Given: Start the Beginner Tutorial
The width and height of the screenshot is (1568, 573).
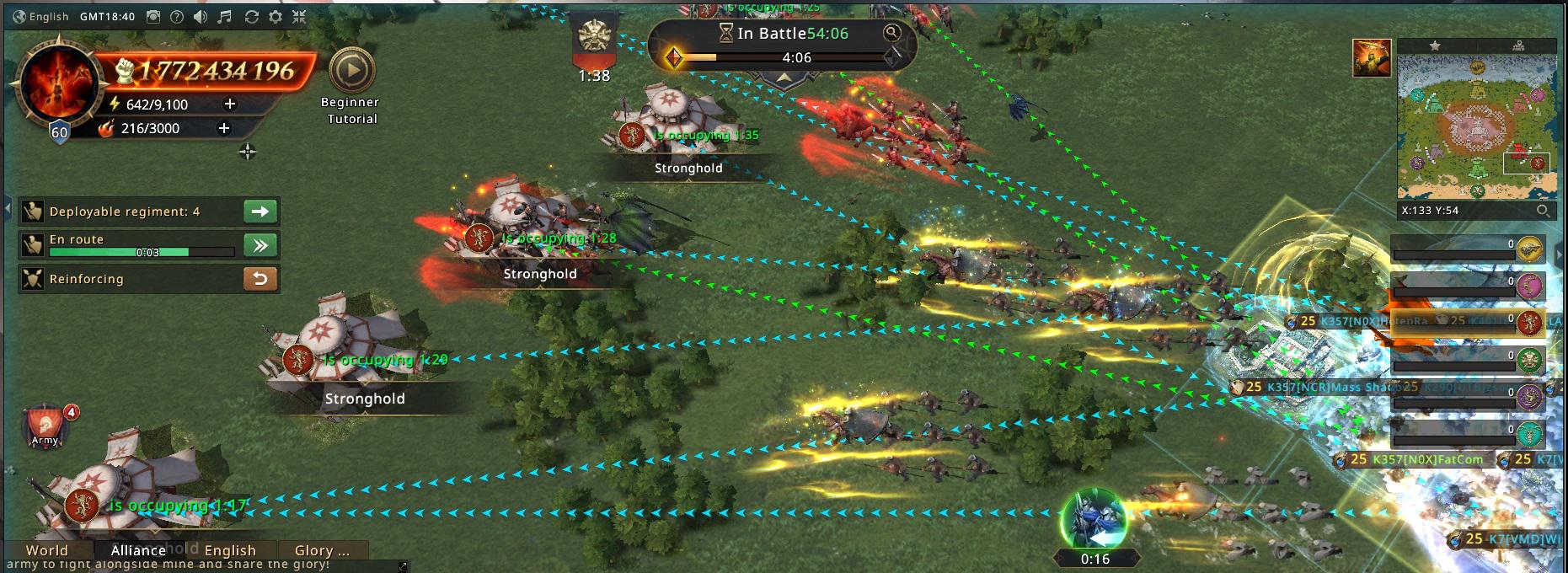Looking at the screenshot, I should pyautogui.click(x=351, y=72).
